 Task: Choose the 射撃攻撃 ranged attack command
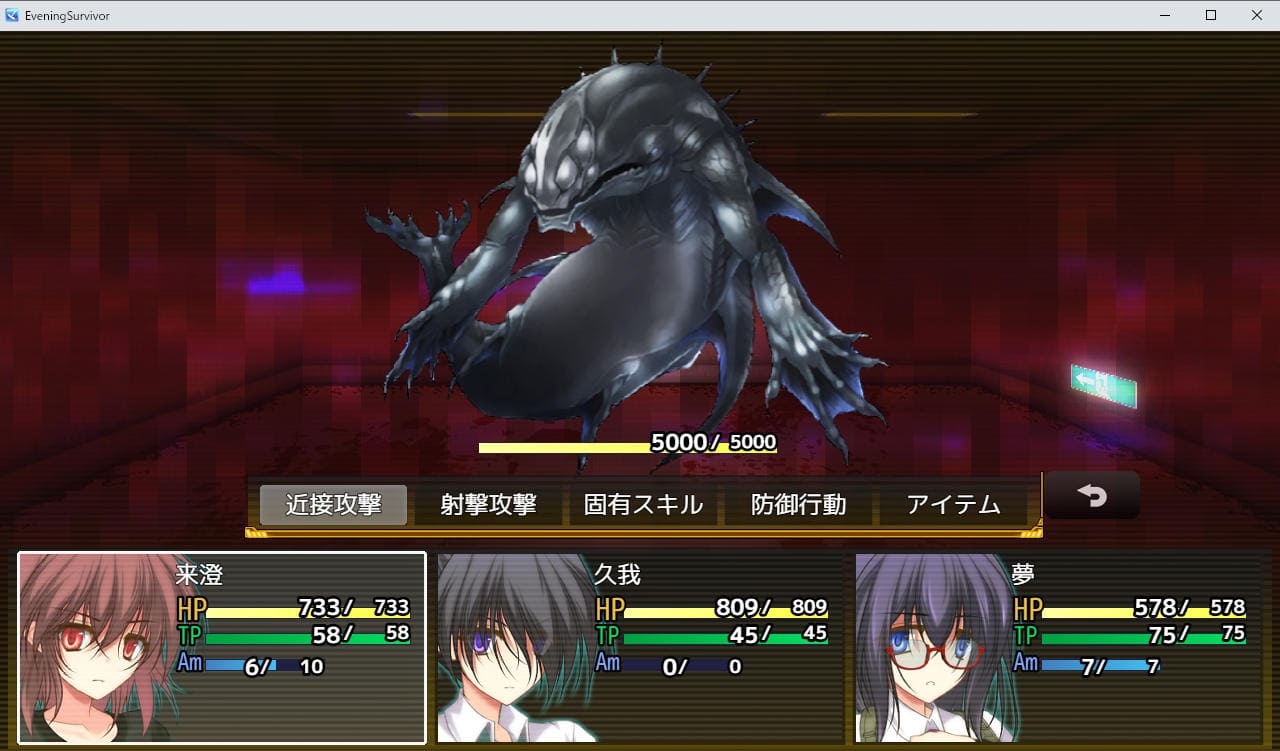click(488, 505)
